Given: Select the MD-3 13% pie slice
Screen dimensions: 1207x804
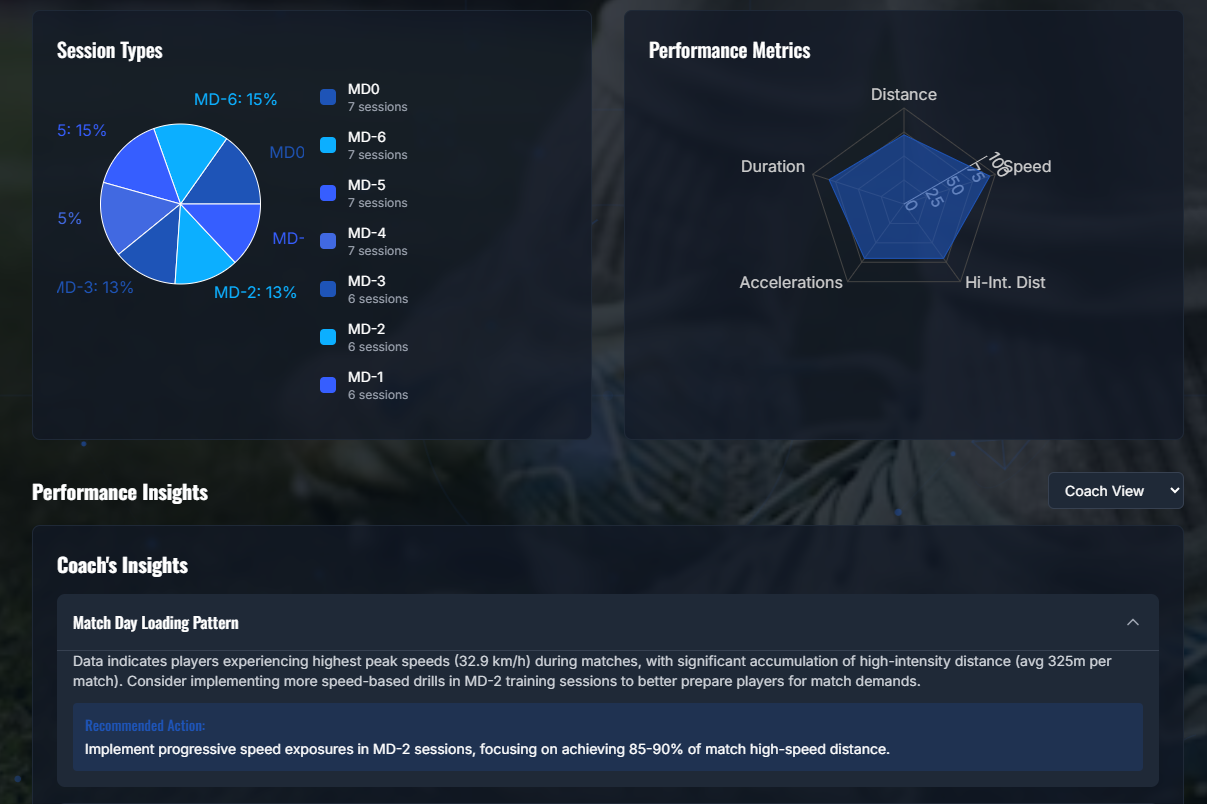Looking at the screenshot, I should click(150, 248).
